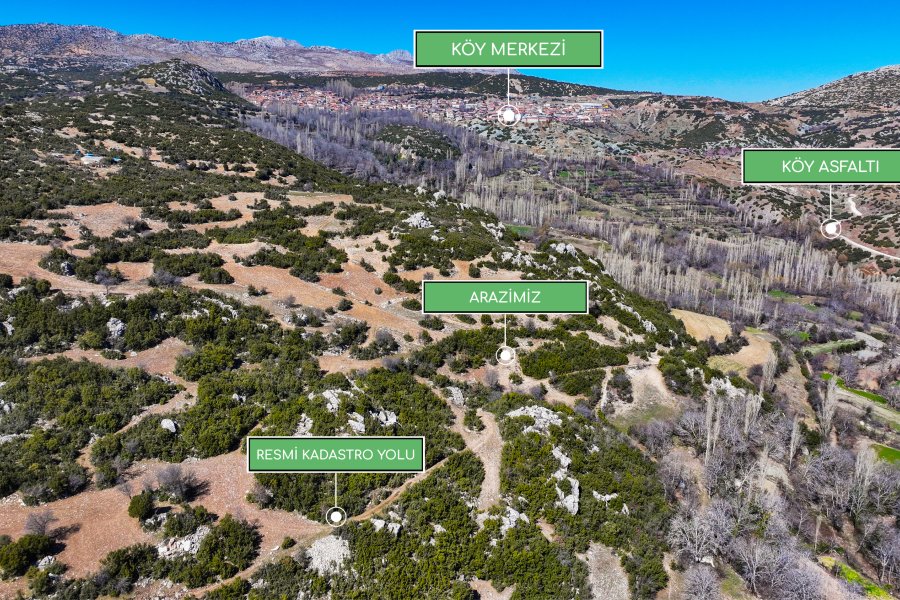
Task: Click the pin marker below RESMİ KADASTRO YOLU
Action: [x=336, y=516]
